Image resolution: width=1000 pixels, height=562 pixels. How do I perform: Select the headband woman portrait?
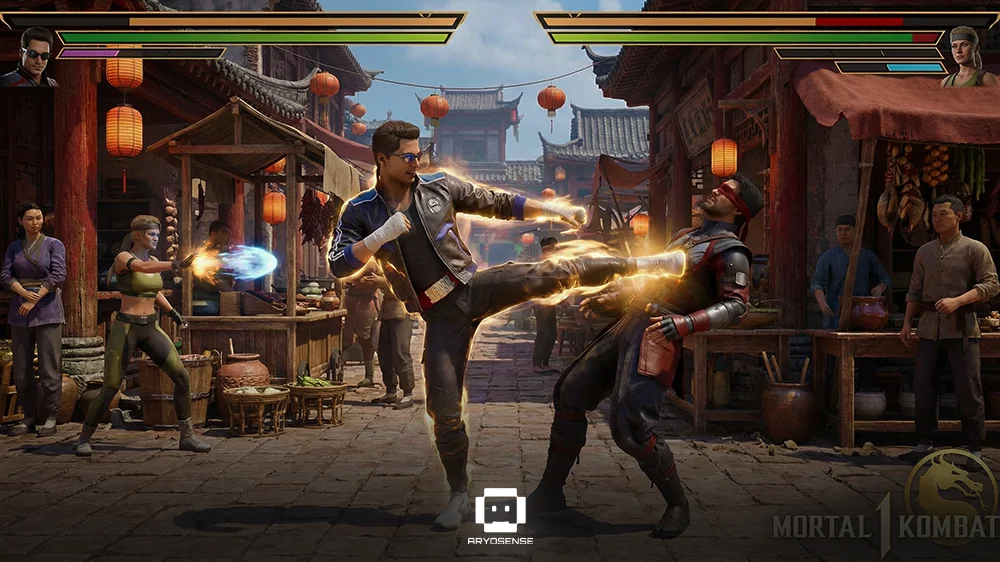point(968,58)
